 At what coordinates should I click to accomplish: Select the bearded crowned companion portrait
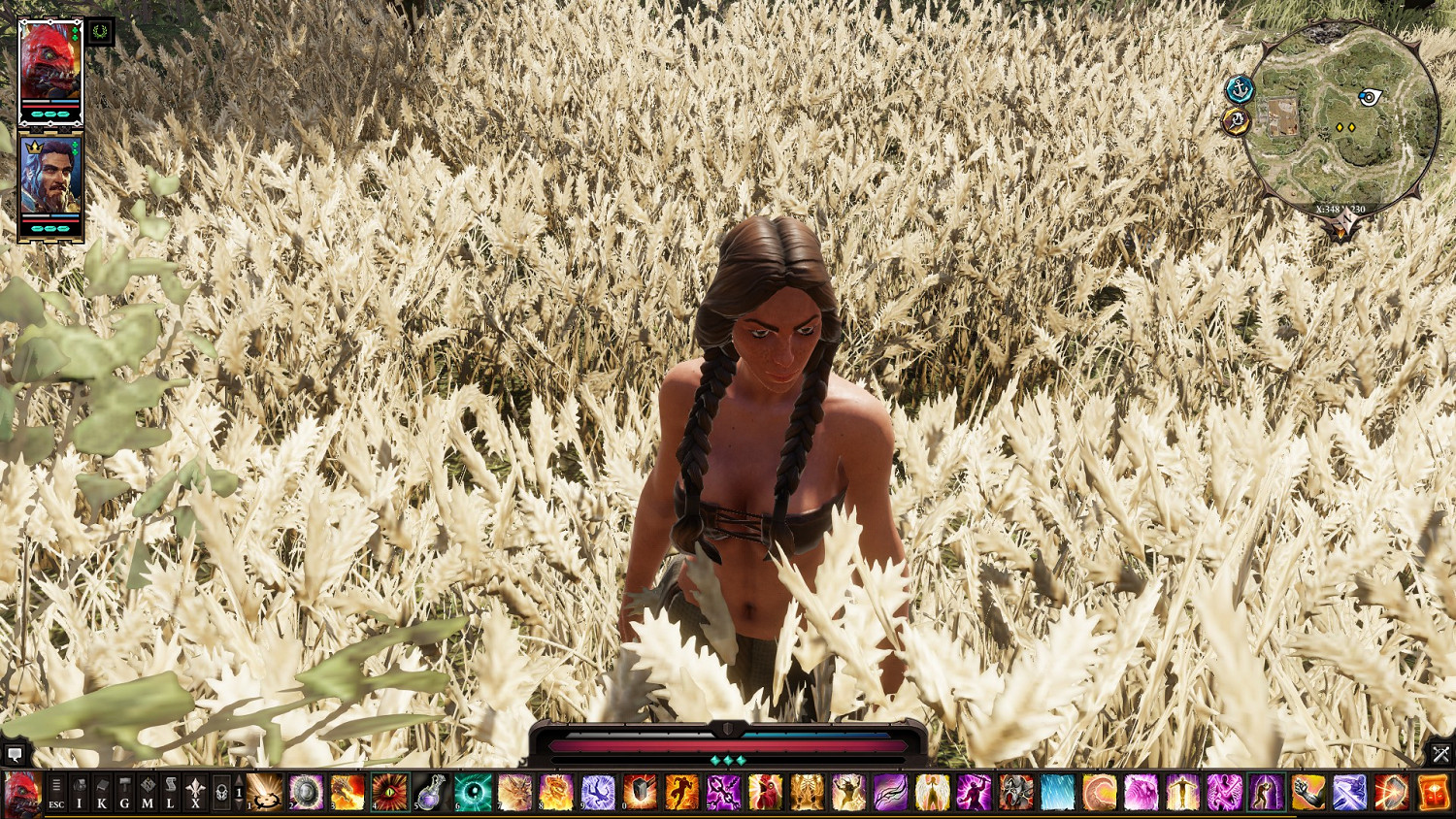point(50,177)
